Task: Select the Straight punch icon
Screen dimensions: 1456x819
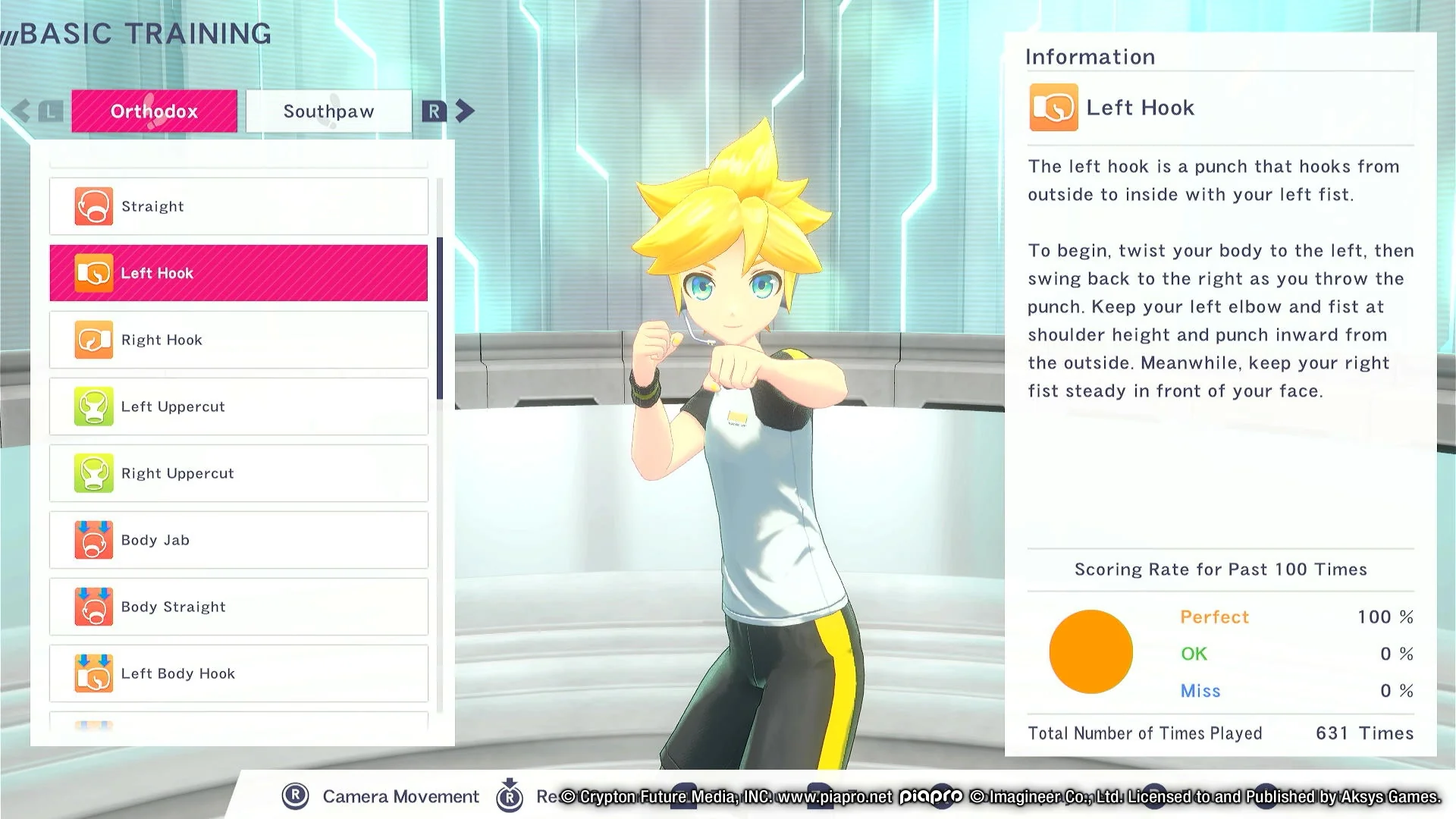Action: (x=94, y=206)
